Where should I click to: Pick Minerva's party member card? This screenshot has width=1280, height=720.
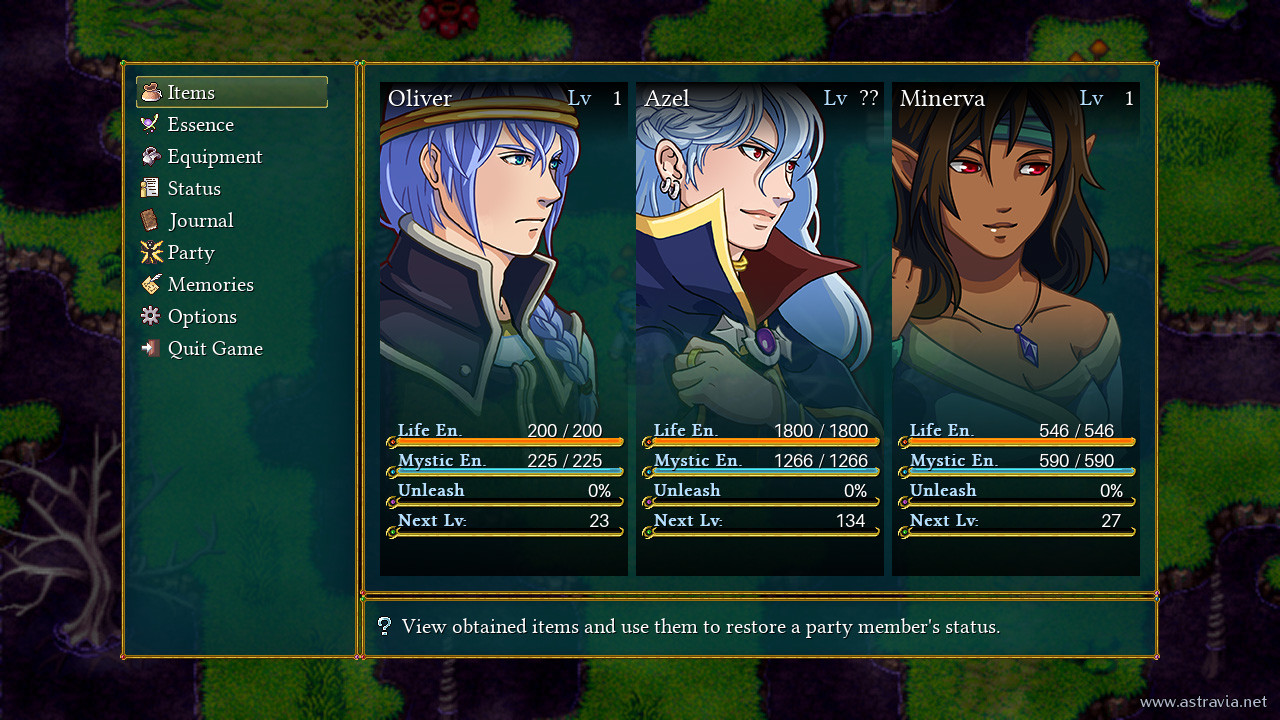pyautogui.click(x=1016, y=328)
